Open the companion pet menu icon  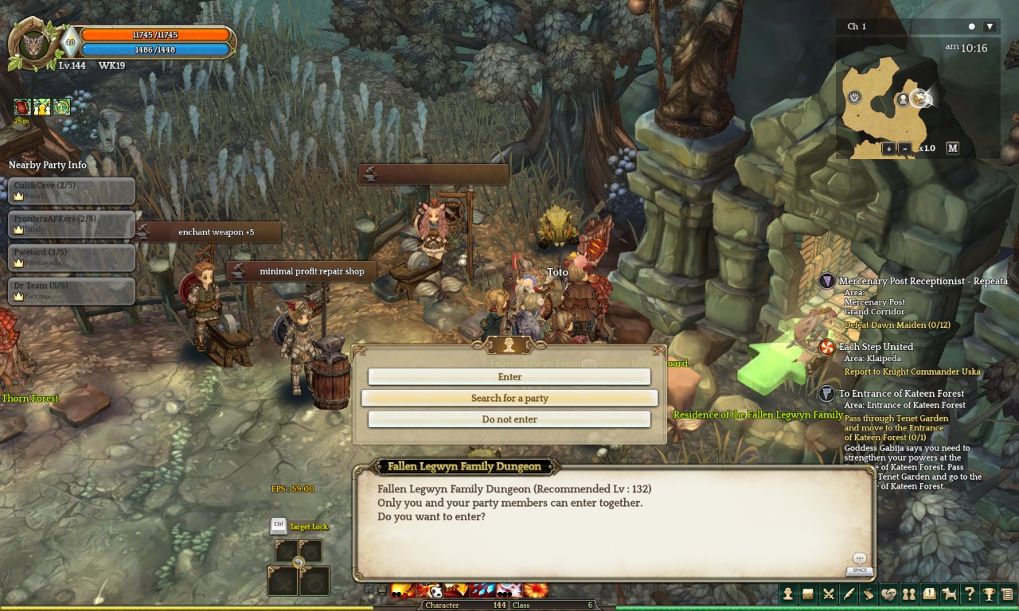click(948, 595)
